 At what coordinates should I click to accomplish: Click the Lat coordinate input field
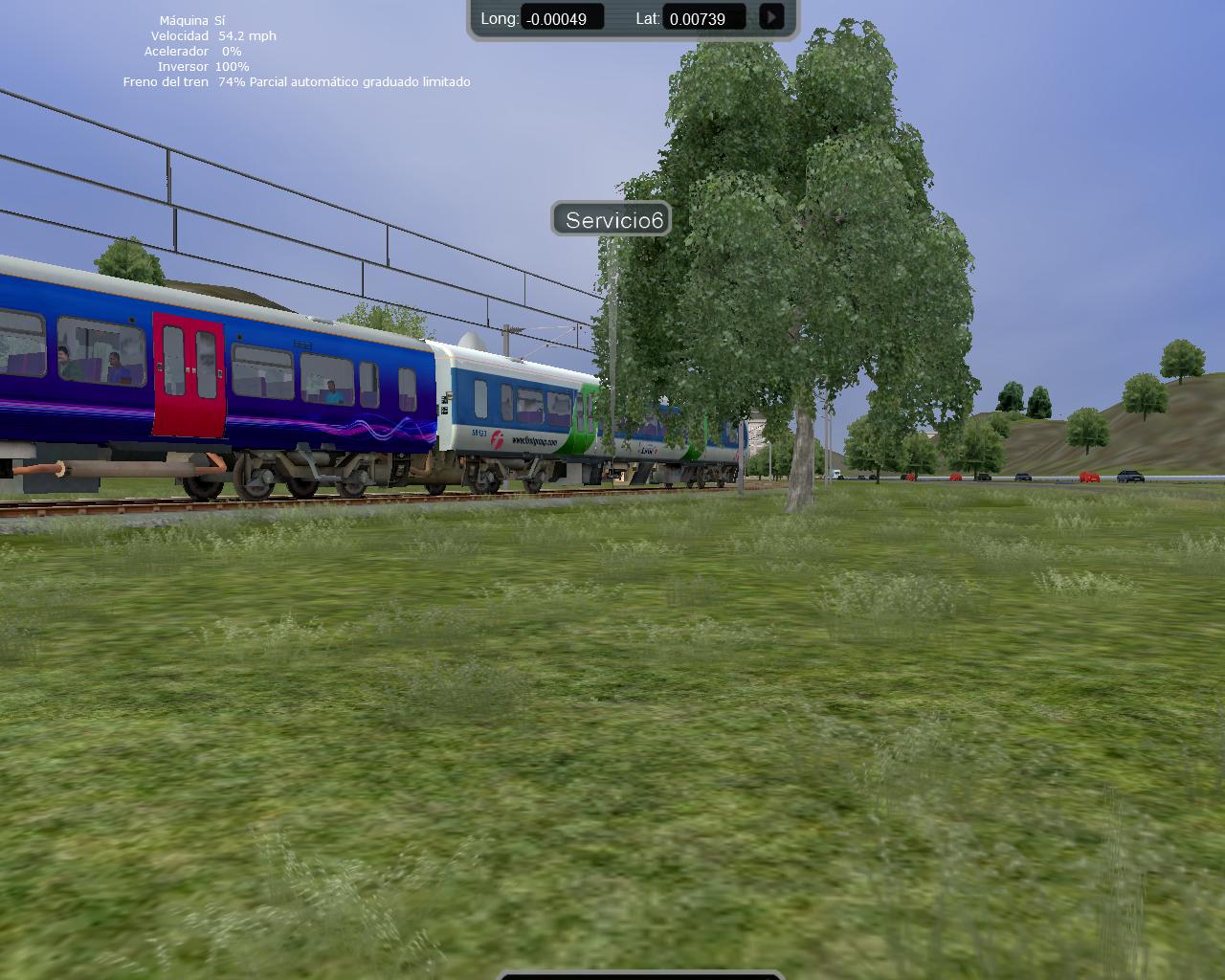704,18
